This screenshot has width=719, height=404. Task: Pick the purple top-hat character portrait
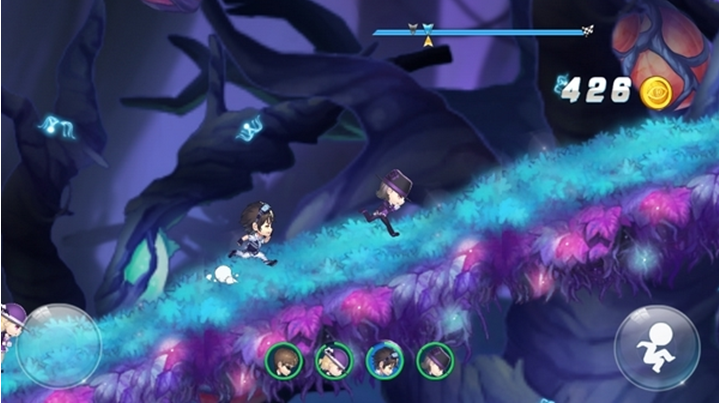435,360
